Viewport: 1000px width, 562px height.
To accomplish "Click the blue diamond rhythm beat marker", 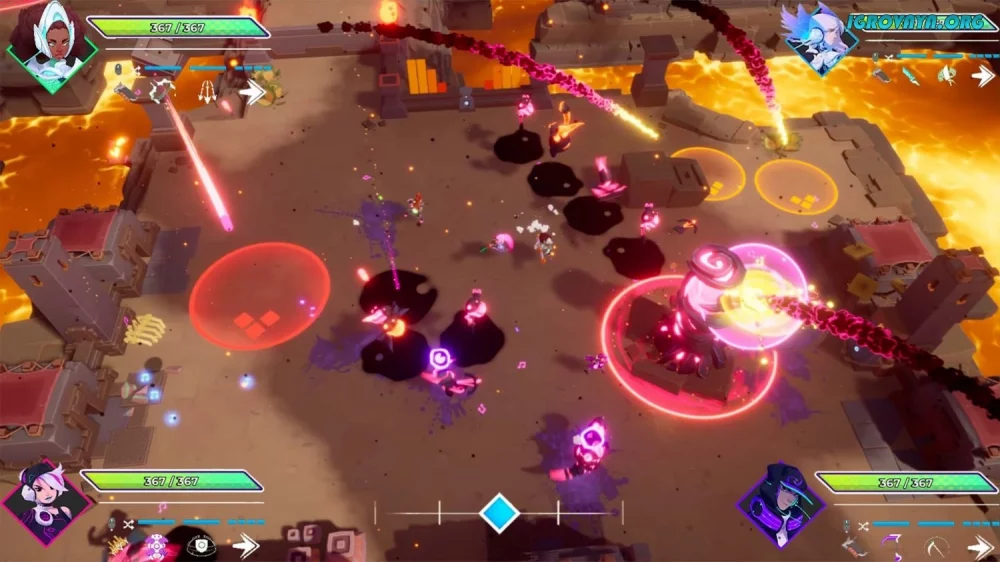I will (x=498, y=513).
